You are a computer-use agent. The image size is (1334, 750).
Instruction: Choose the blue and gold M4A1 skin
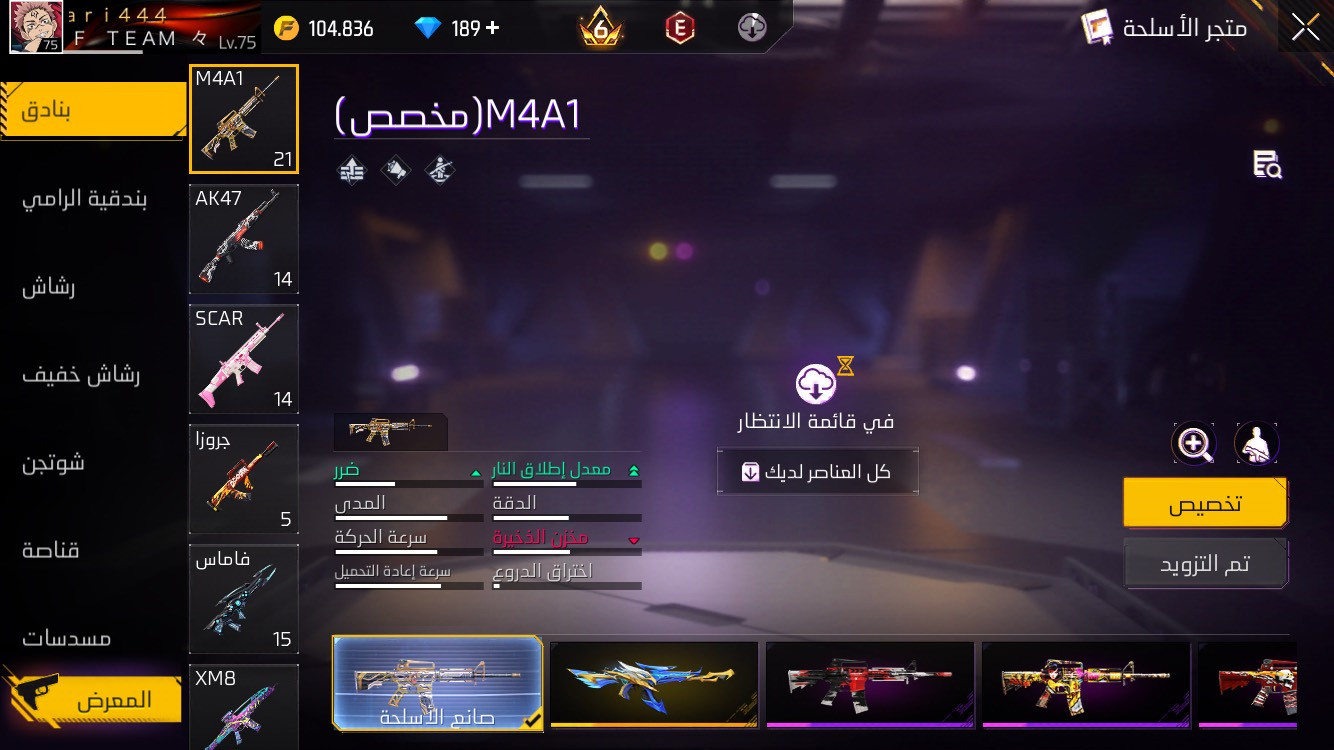click(654, 683)
